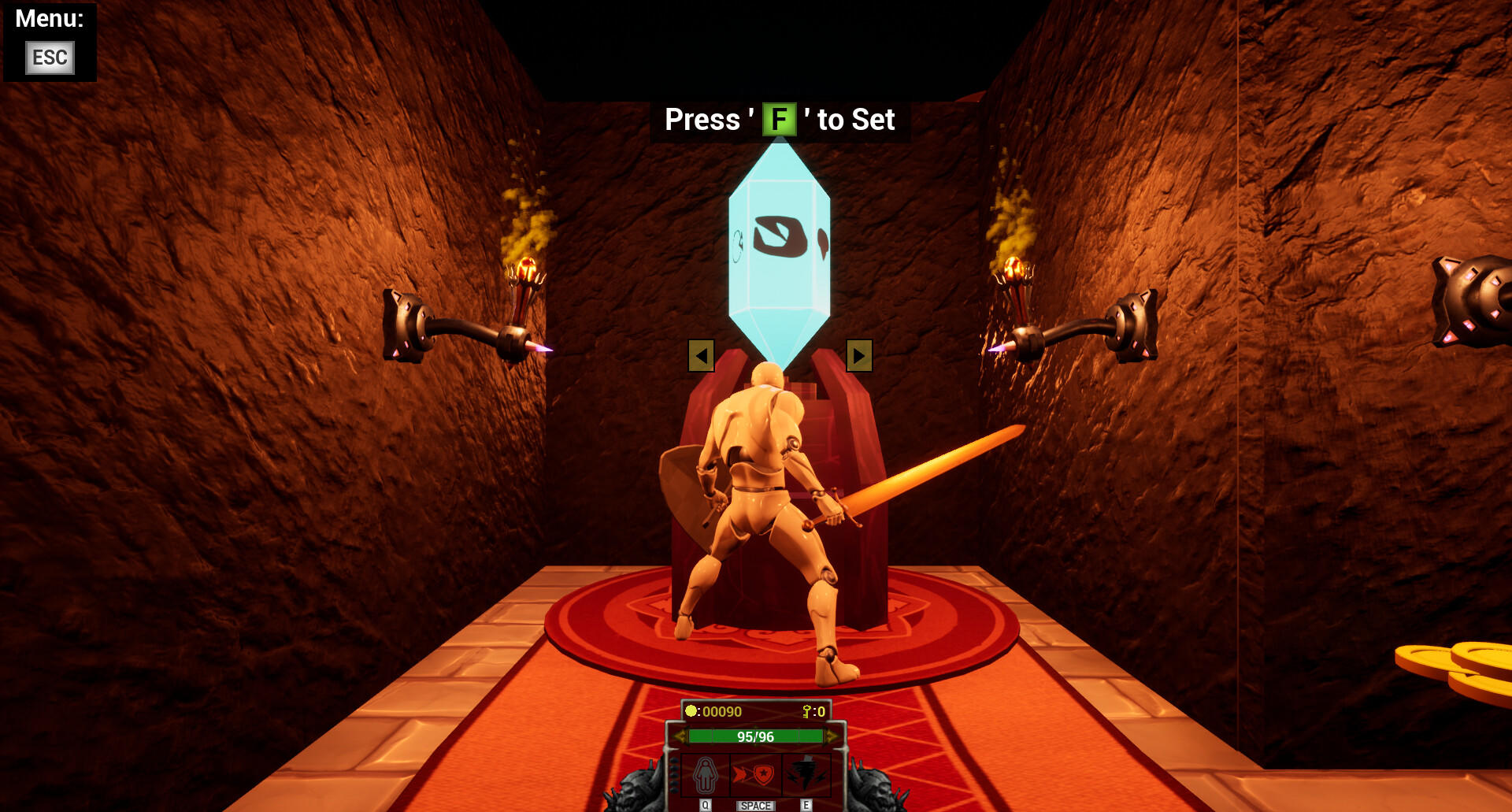Select the E tornado lightning ability icon
Image resolution: width=1512 pixels, height=812 pixels.
806,774
